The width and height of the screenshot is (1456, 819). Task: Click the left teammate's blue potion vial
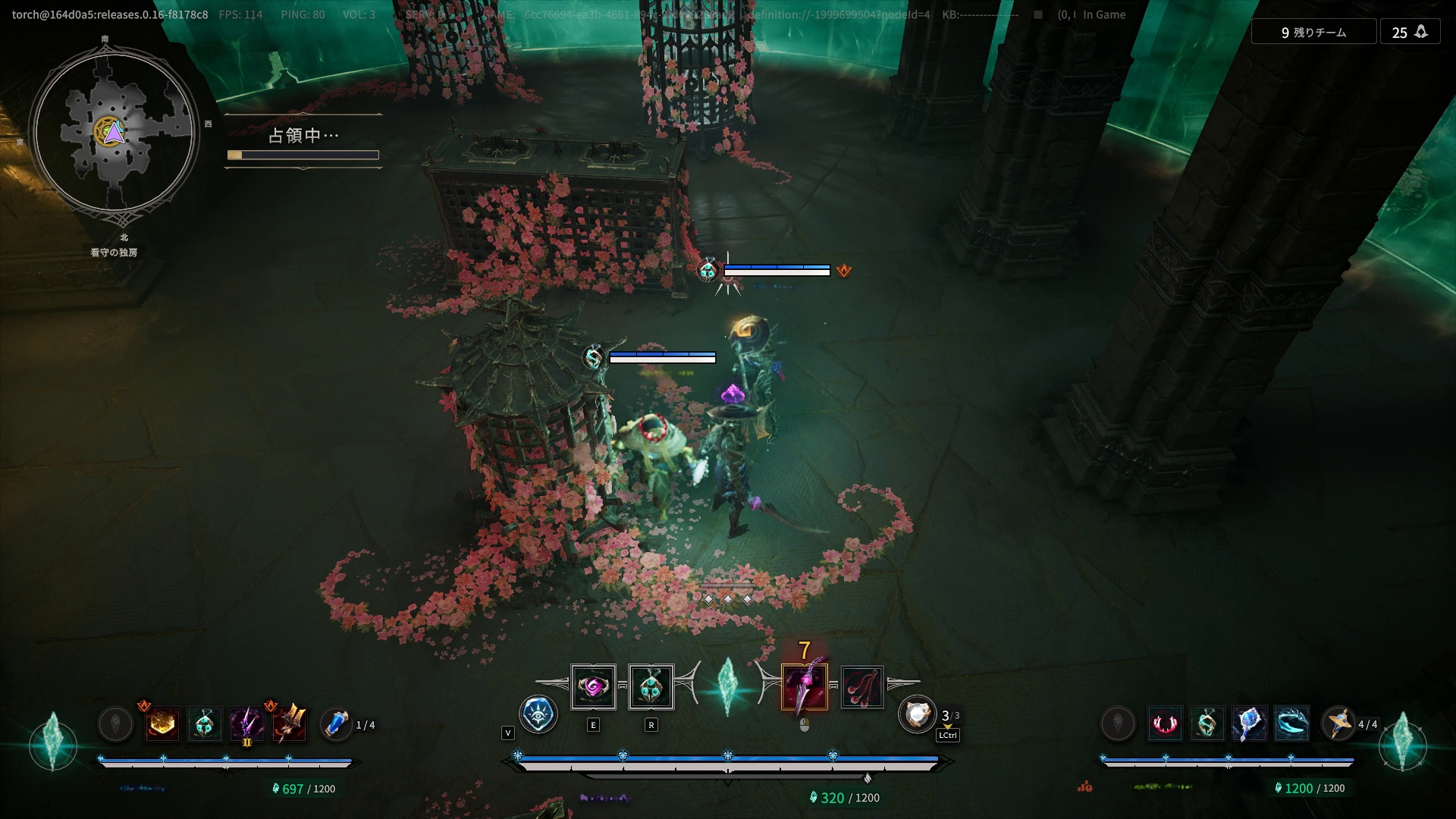pos(335,724)
